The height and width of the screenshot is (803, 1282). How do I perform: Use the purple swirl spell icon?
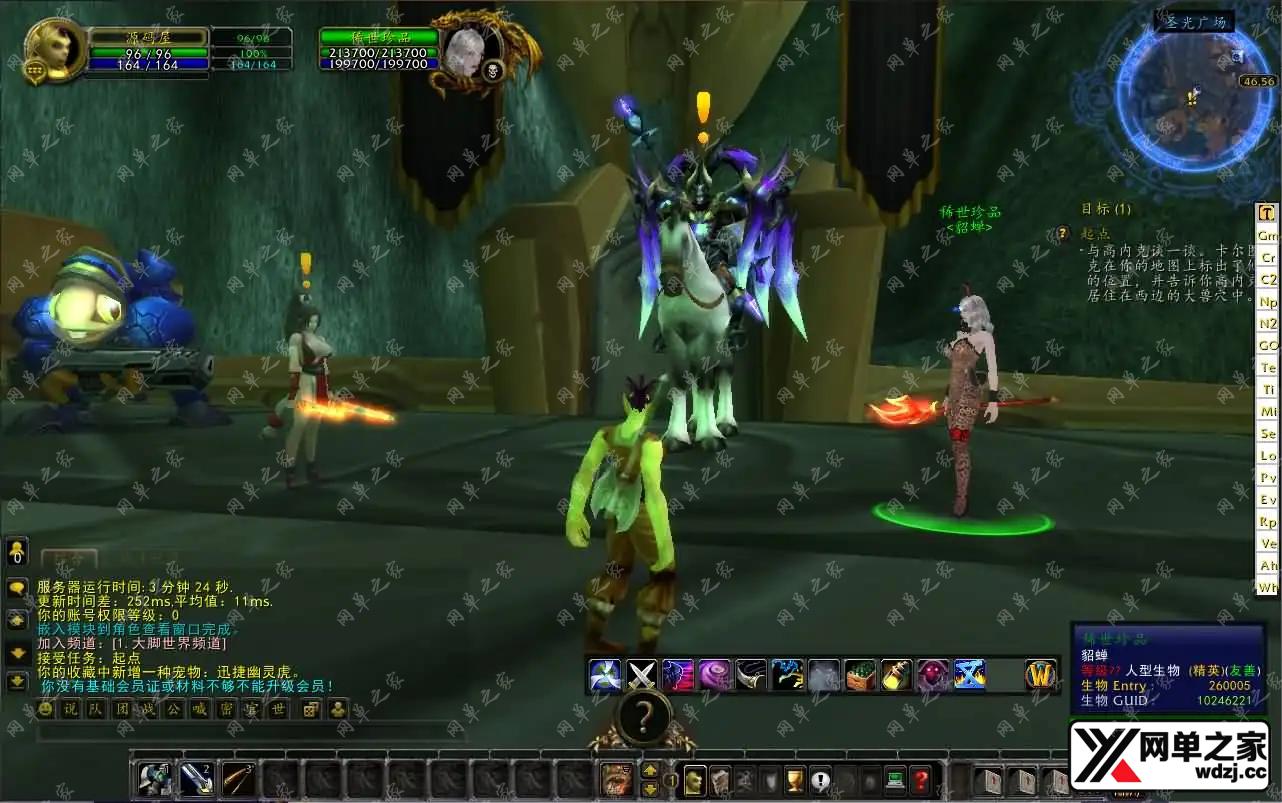pyautogui.click(x=714, y=675)
